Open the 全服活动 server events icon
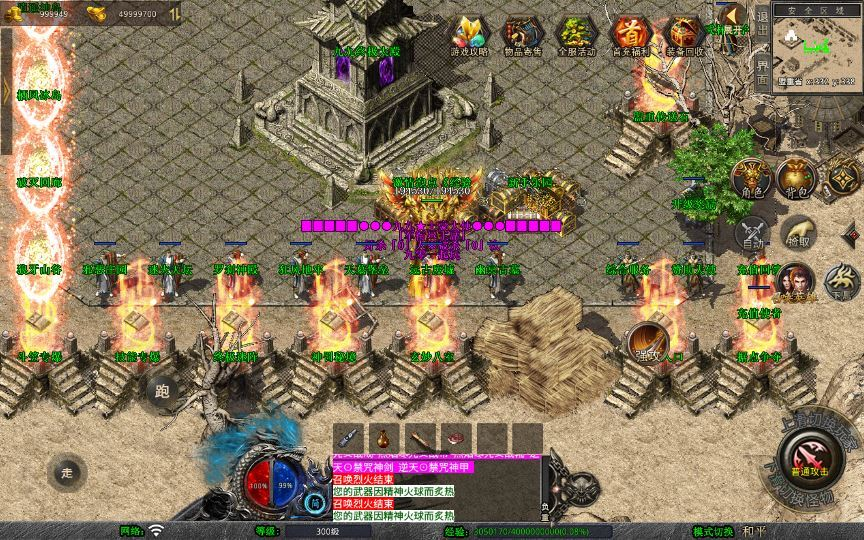 pos(575,35)
